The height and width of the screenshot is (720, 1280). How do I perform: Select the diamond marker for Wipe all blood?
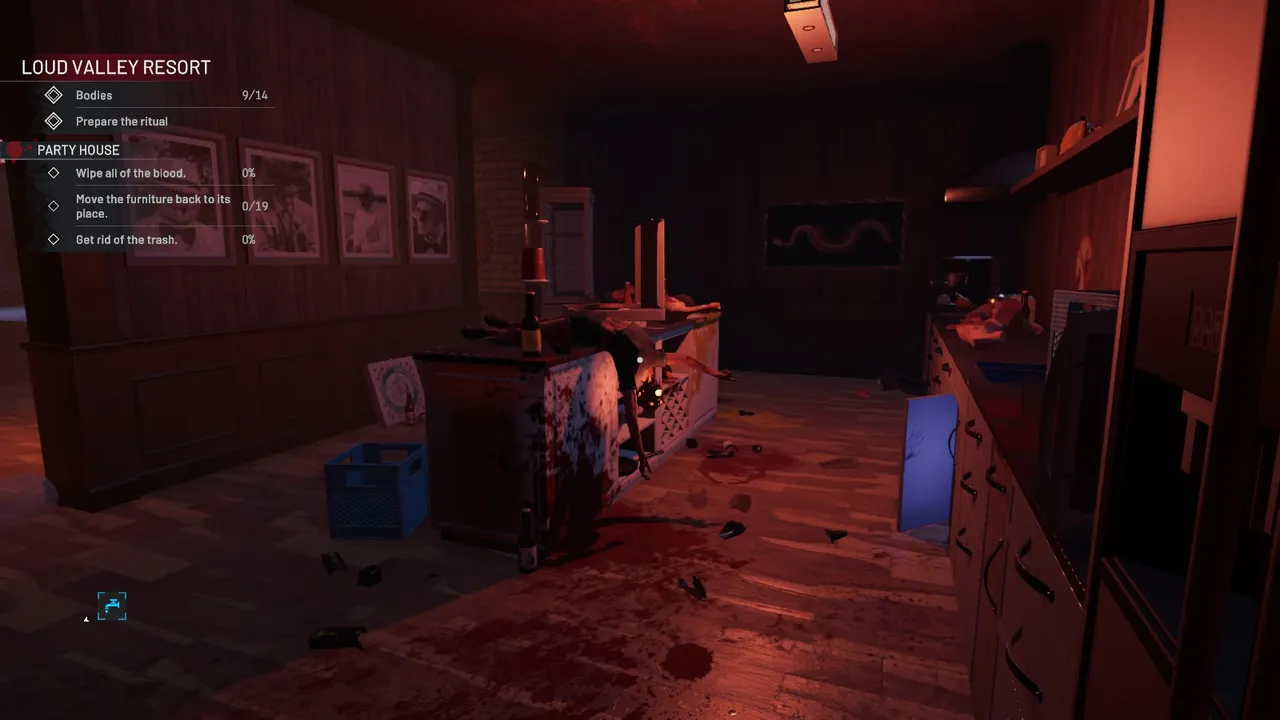[55, 172]
